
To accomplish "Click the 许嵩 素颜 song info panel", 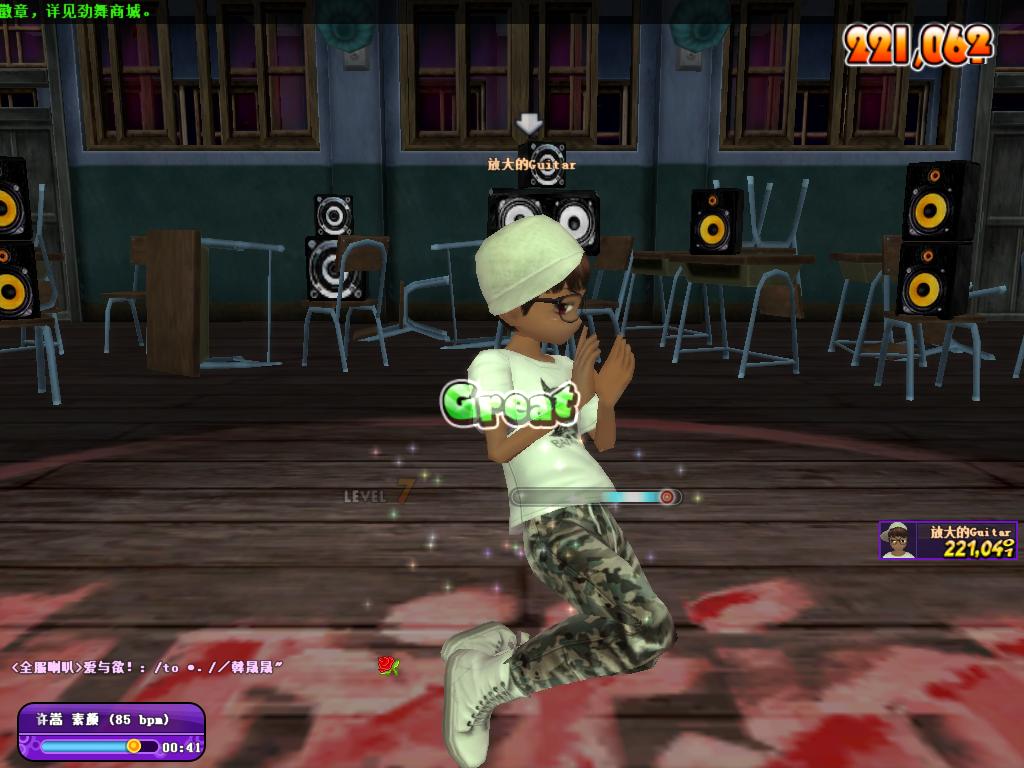I will (111, 732).
